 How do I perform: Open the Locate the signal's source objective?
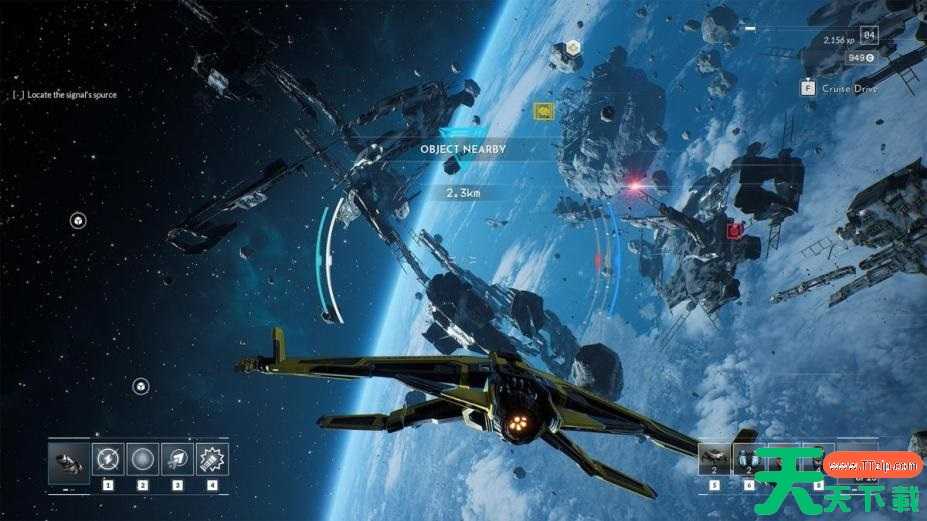[66, 95]
